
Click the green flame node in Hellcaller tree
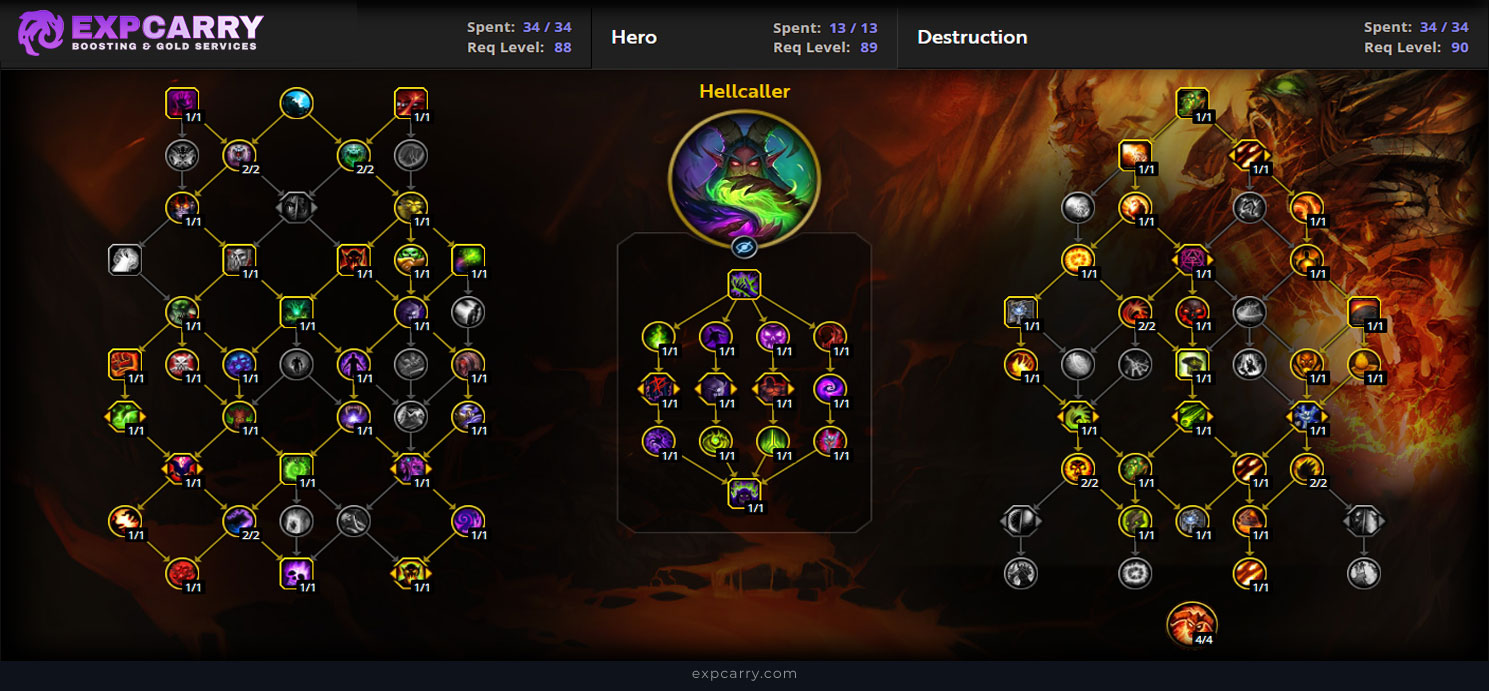point(657,337)
